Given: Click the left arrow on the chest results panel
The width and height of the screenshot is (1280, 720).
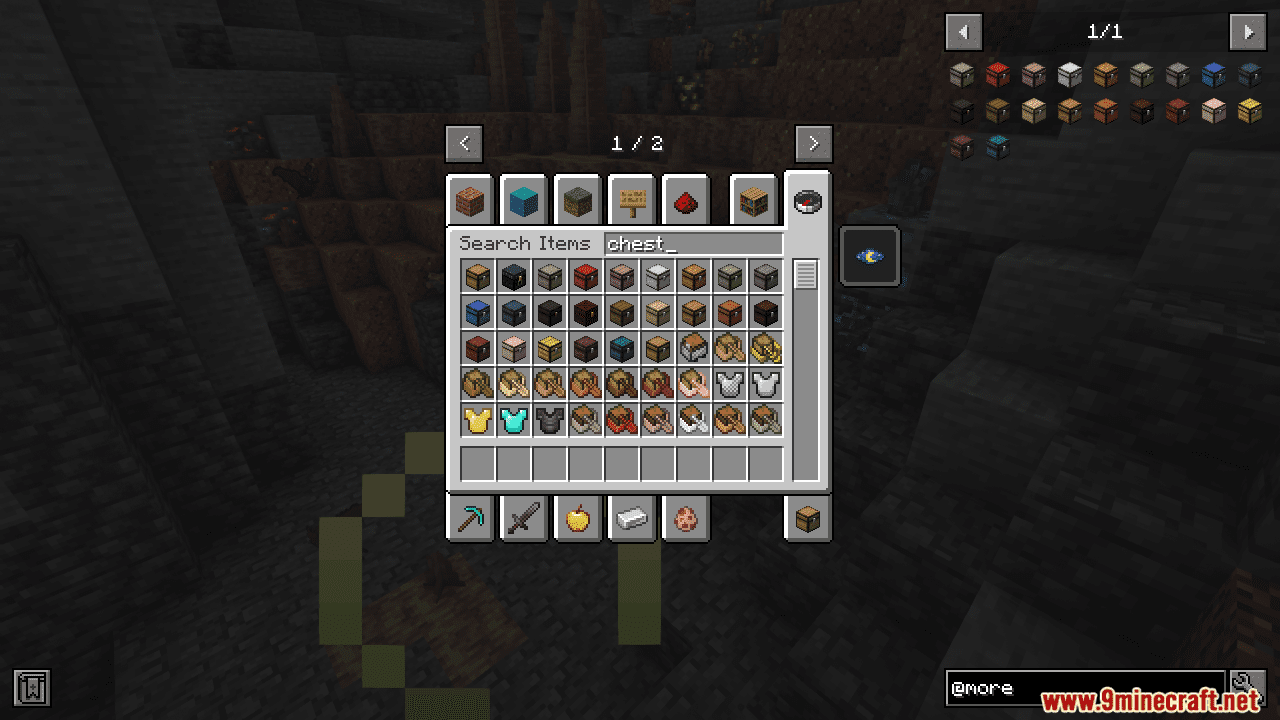Looking at the screenshot, I should click(x=963, y=31).
